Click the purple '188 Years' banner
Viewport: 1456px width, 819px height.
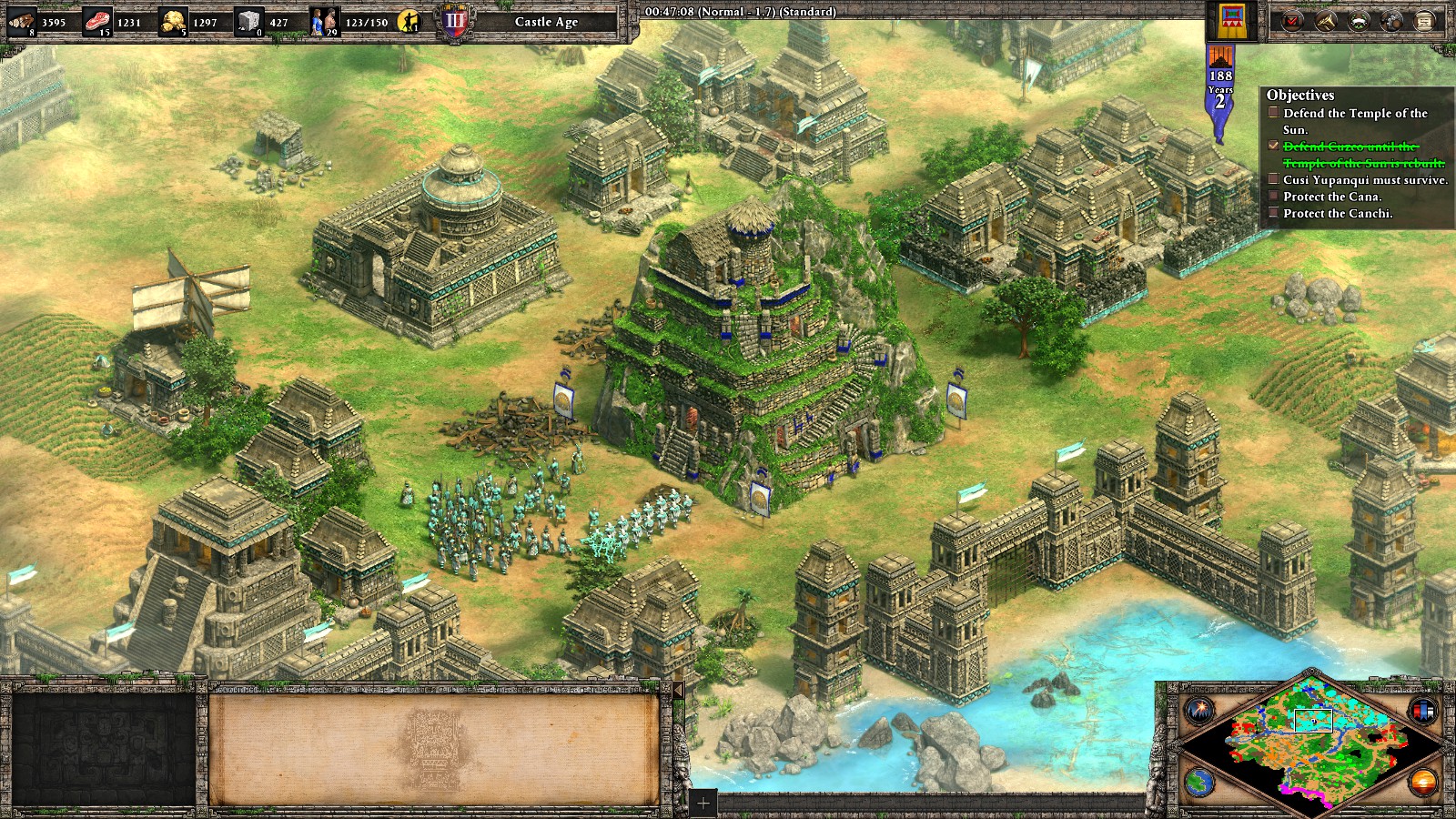point(1221,84)
